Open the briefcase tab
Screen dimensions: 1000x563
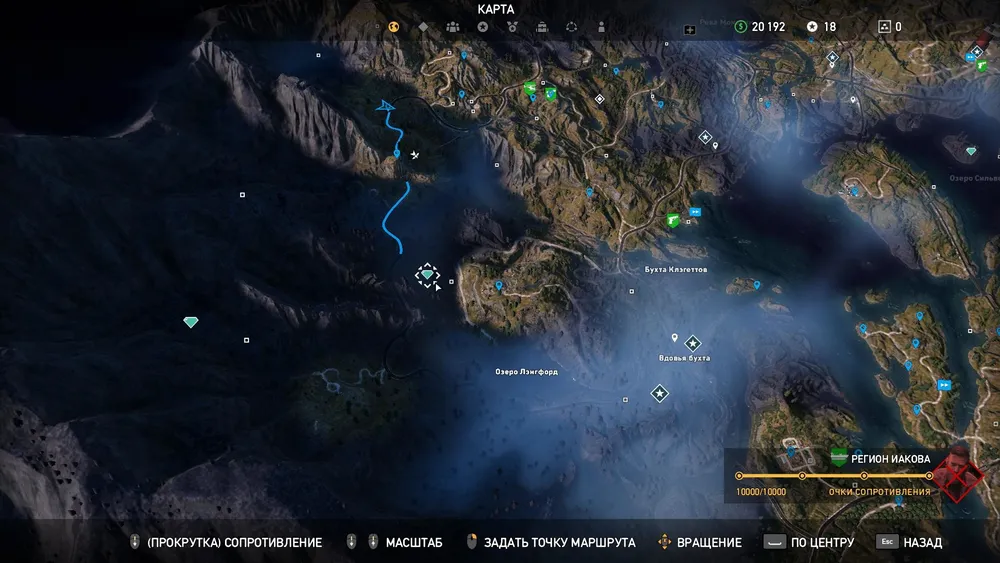coord(542,27)
